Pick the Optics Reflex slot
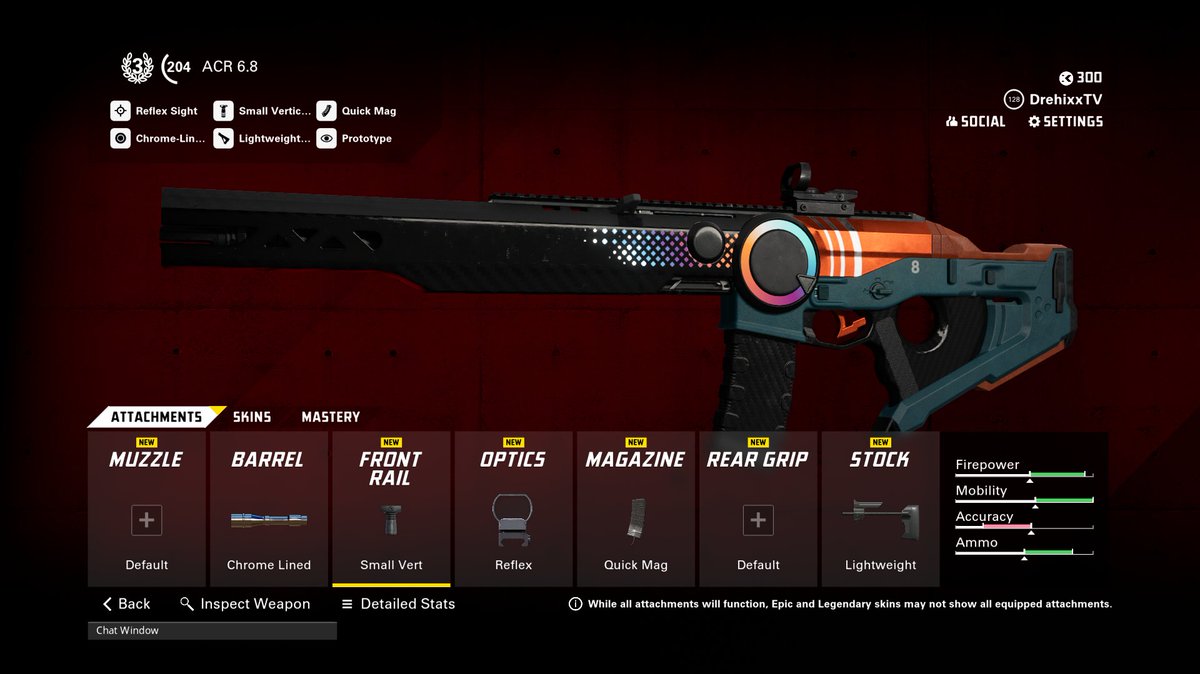This screenshot has width=1200, height=674. pos(513,509)
